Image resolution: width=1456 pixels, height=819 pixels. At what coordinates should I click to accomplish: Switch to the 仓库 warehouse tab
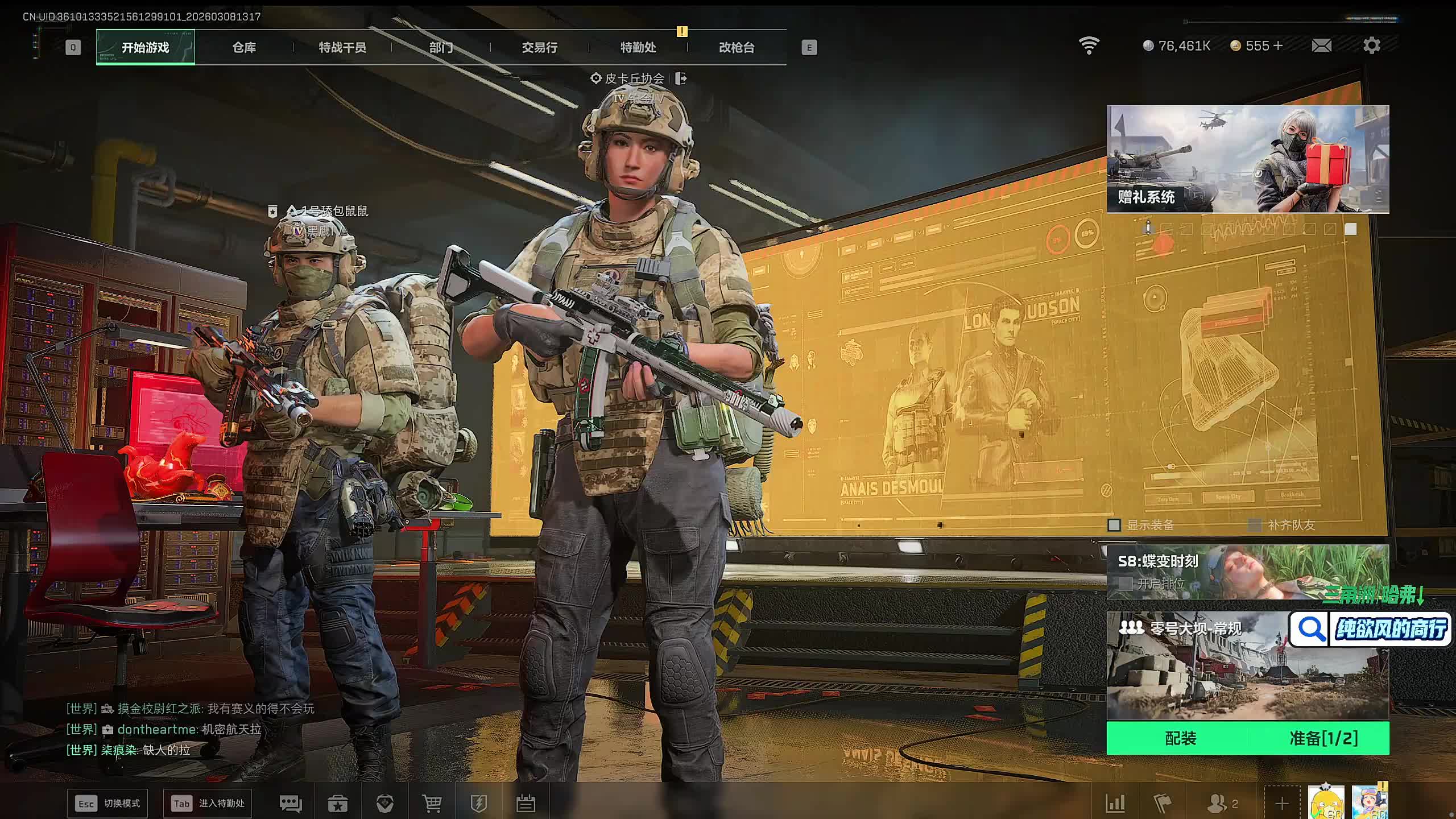click(244, 47)
